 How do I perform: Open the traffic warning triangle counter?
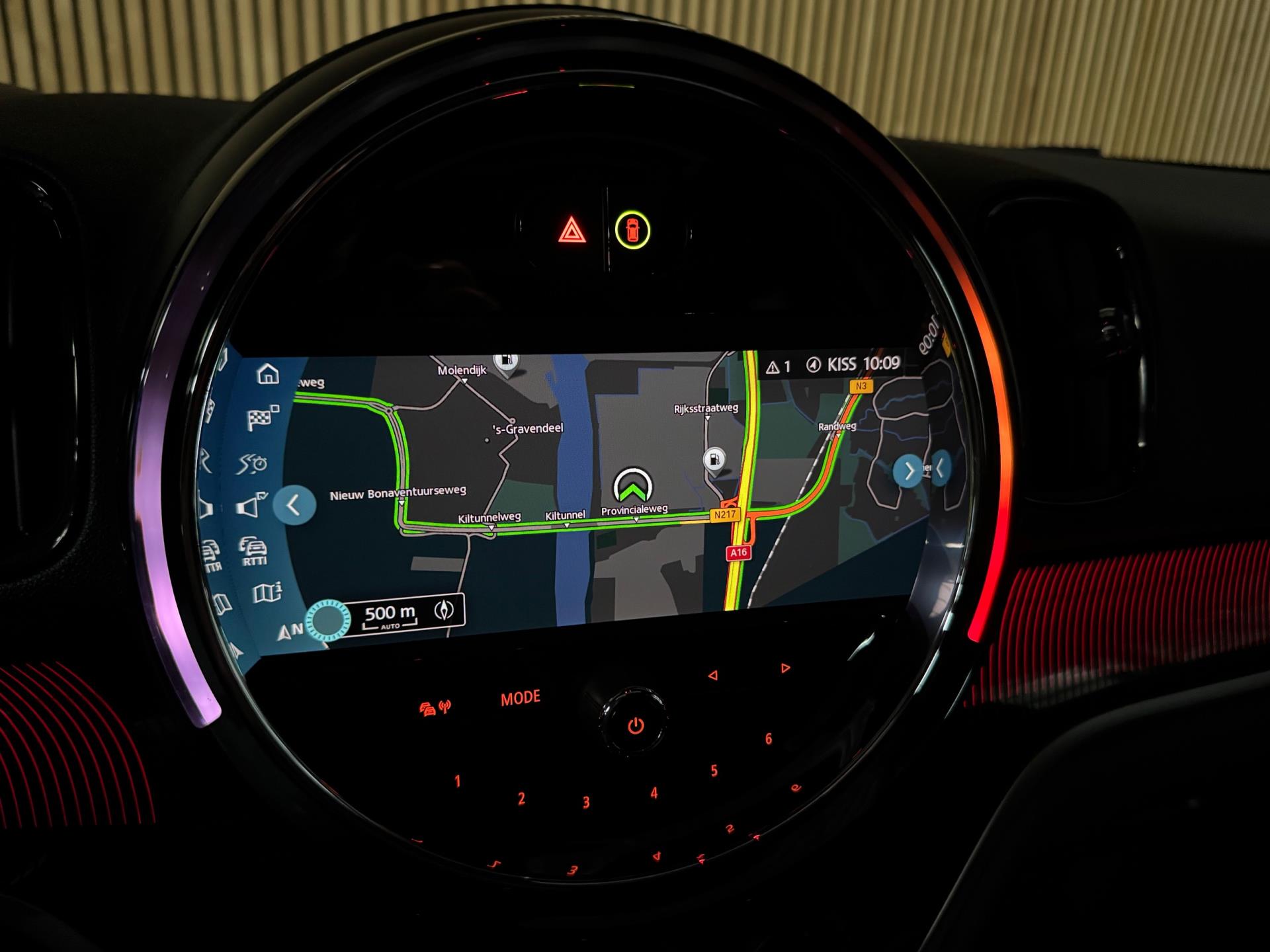[778, 367]
